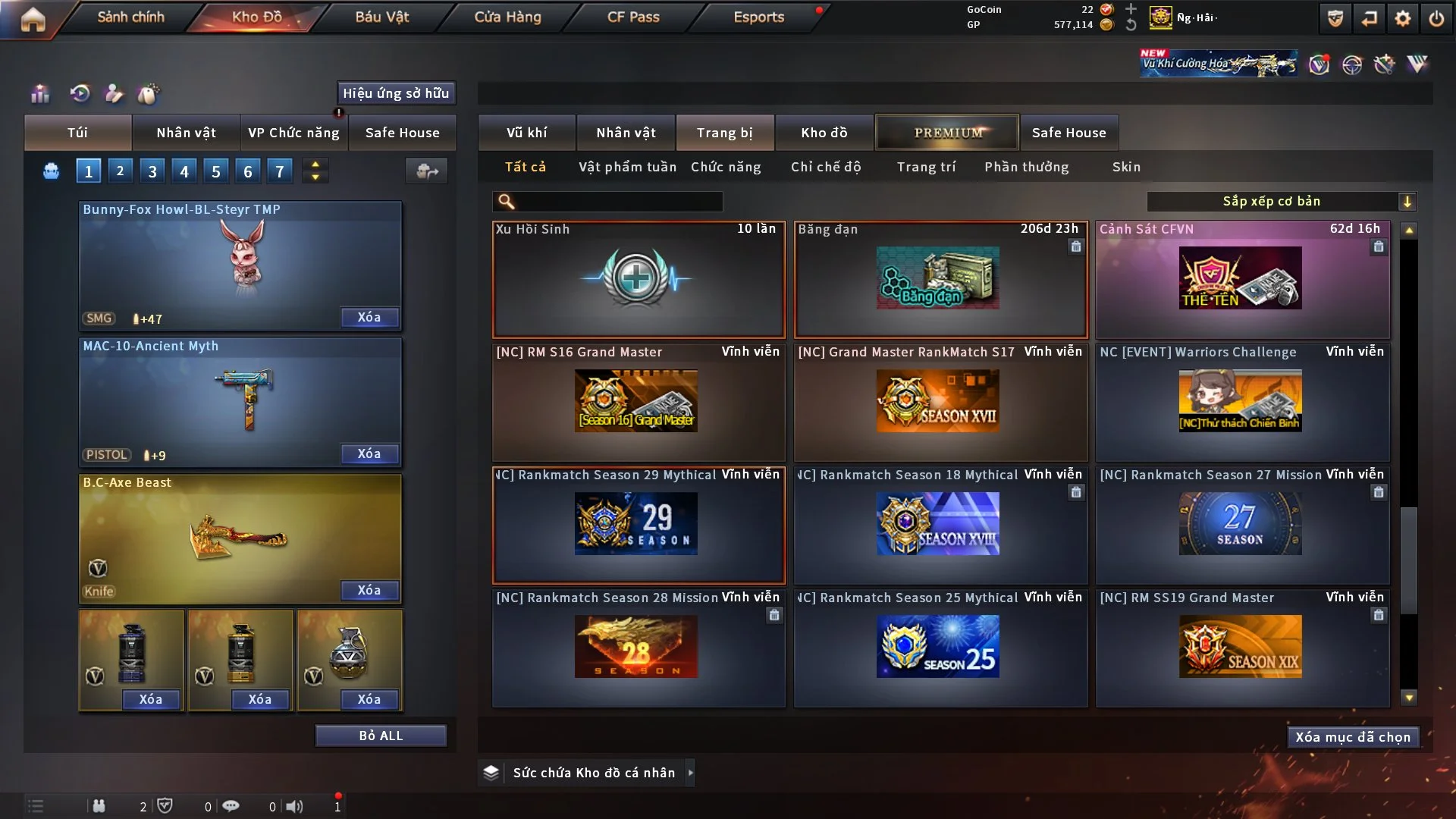This screenshot has width=1456, height=819.
Task: Switch to the Vũ khí tab
Action: (526, 133)
